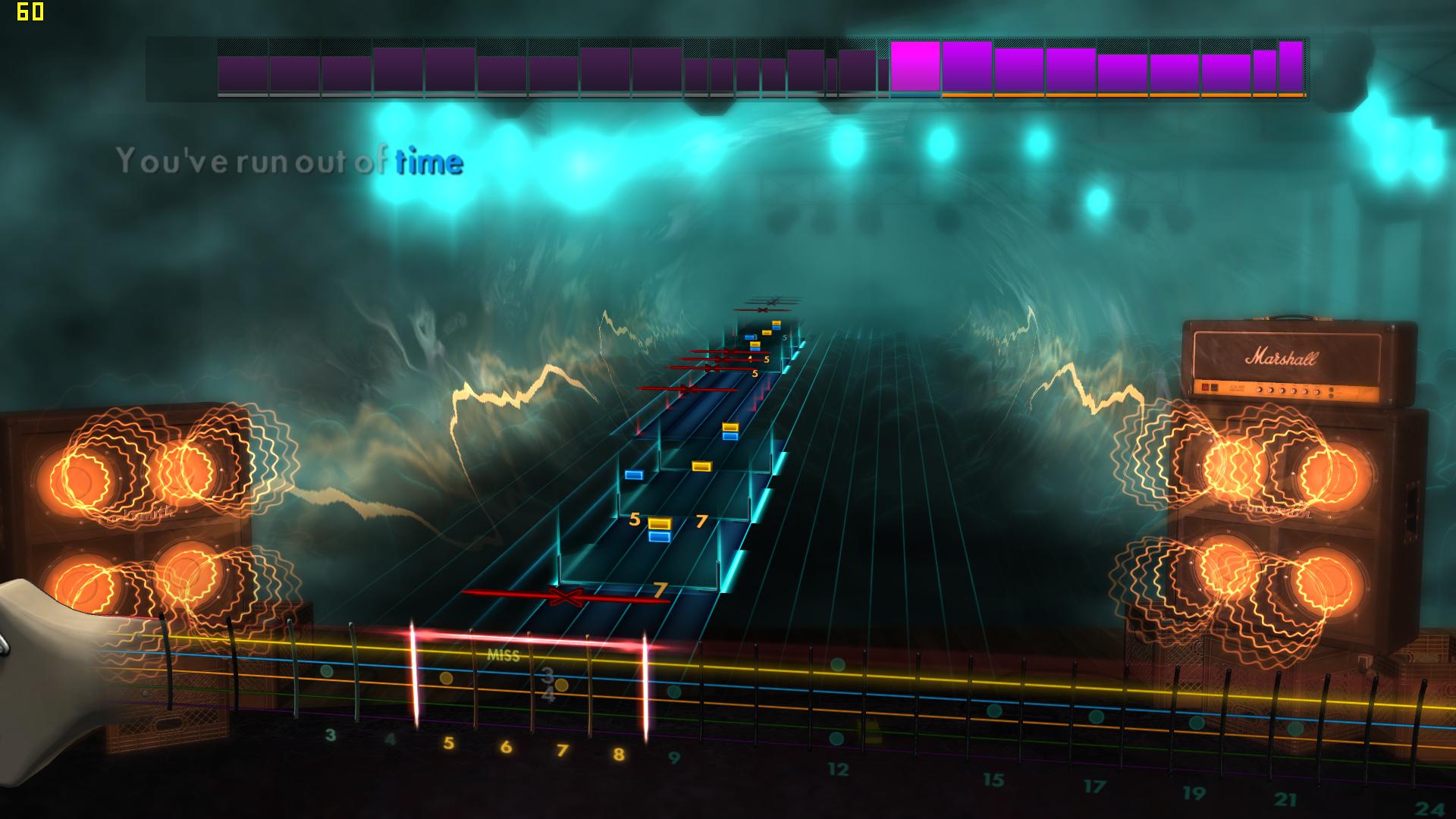The image size is (1456, 819).
Task: Click fret marker 3 on the neck
Action: 330,734
